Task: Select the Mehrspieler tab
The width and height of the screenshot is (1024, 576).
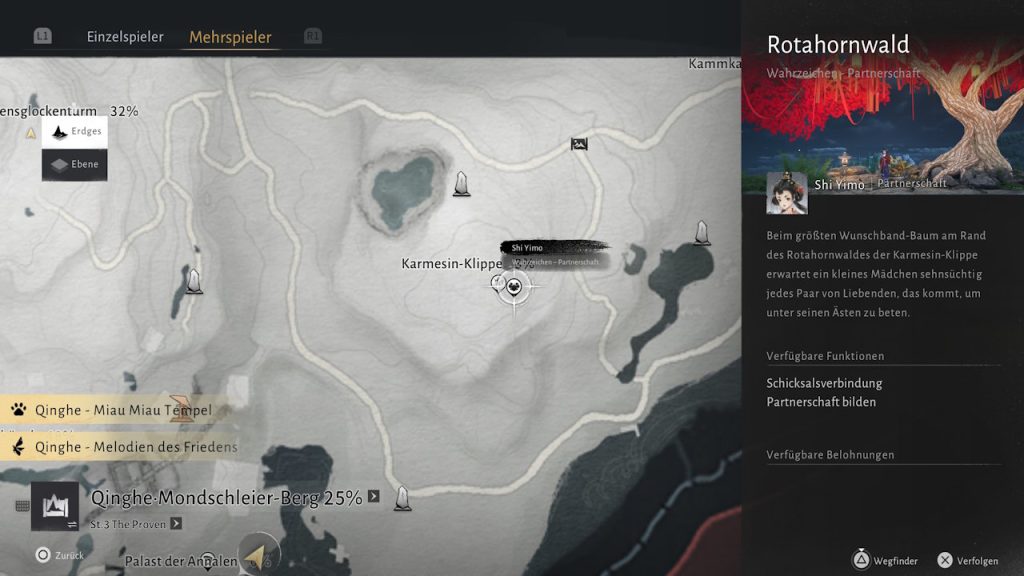Action: [x=230, y=37]
